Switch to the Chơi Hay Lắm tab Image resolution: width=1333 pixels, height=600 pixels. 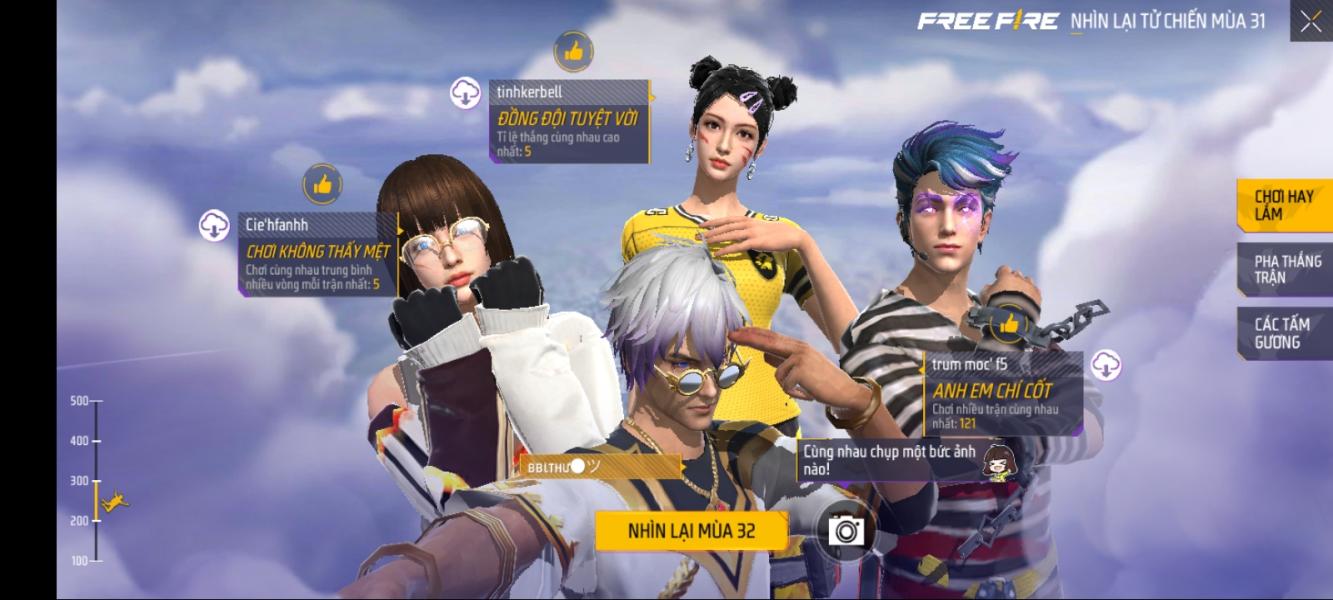[x=1284, y=205]
